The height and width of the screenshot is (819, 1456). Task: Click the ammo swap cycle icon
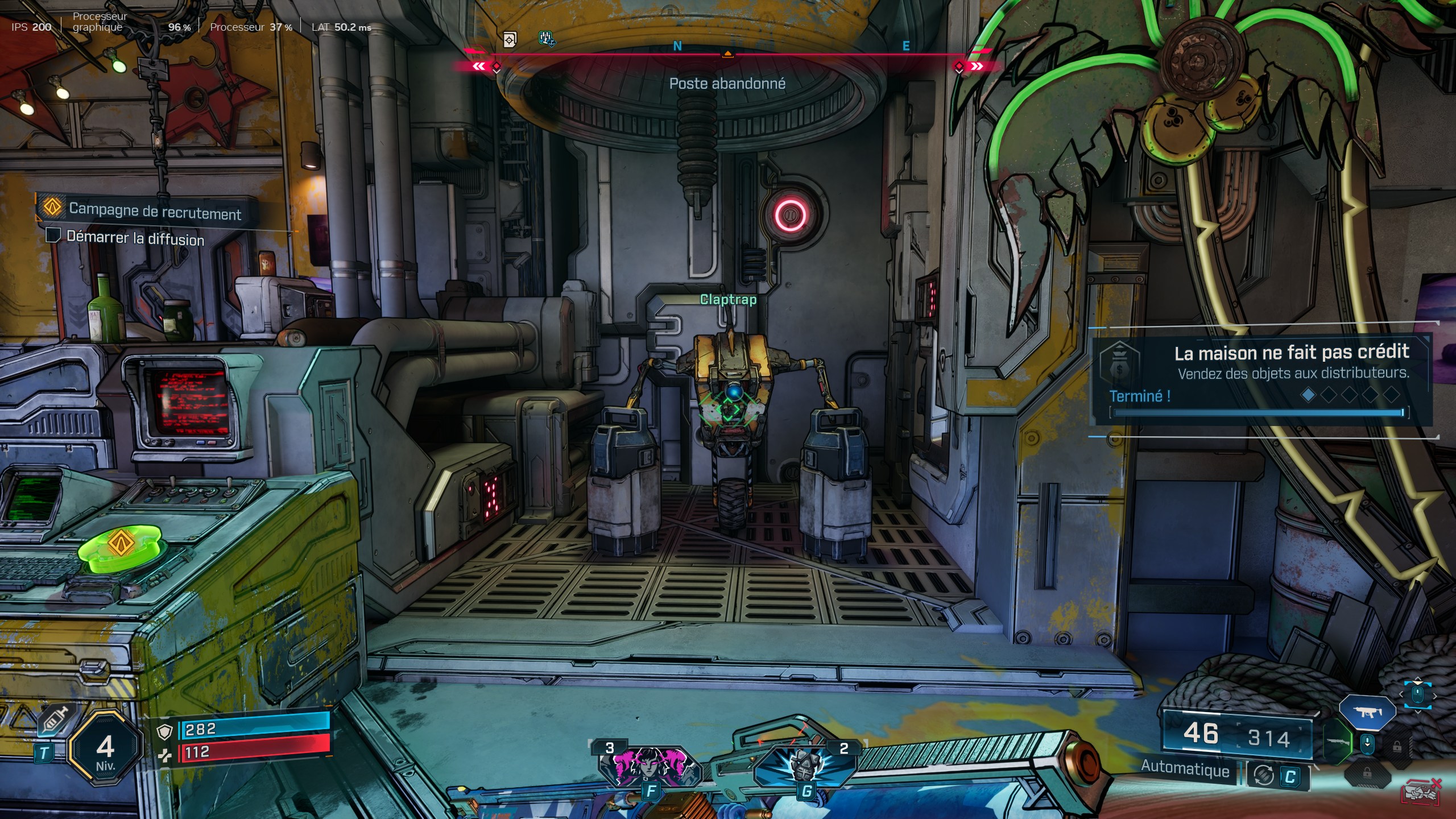(1263, 776)
